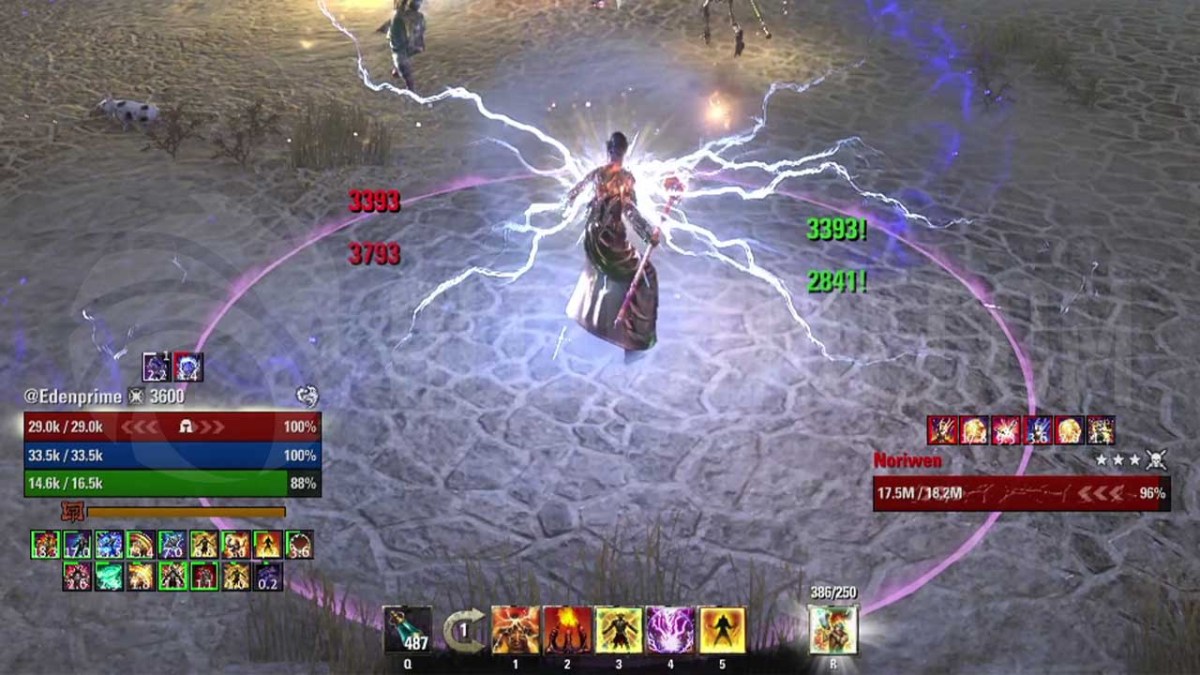Cast the fire eruption ability in slot 2
The image size is (1200, 675).
(568, 630)
